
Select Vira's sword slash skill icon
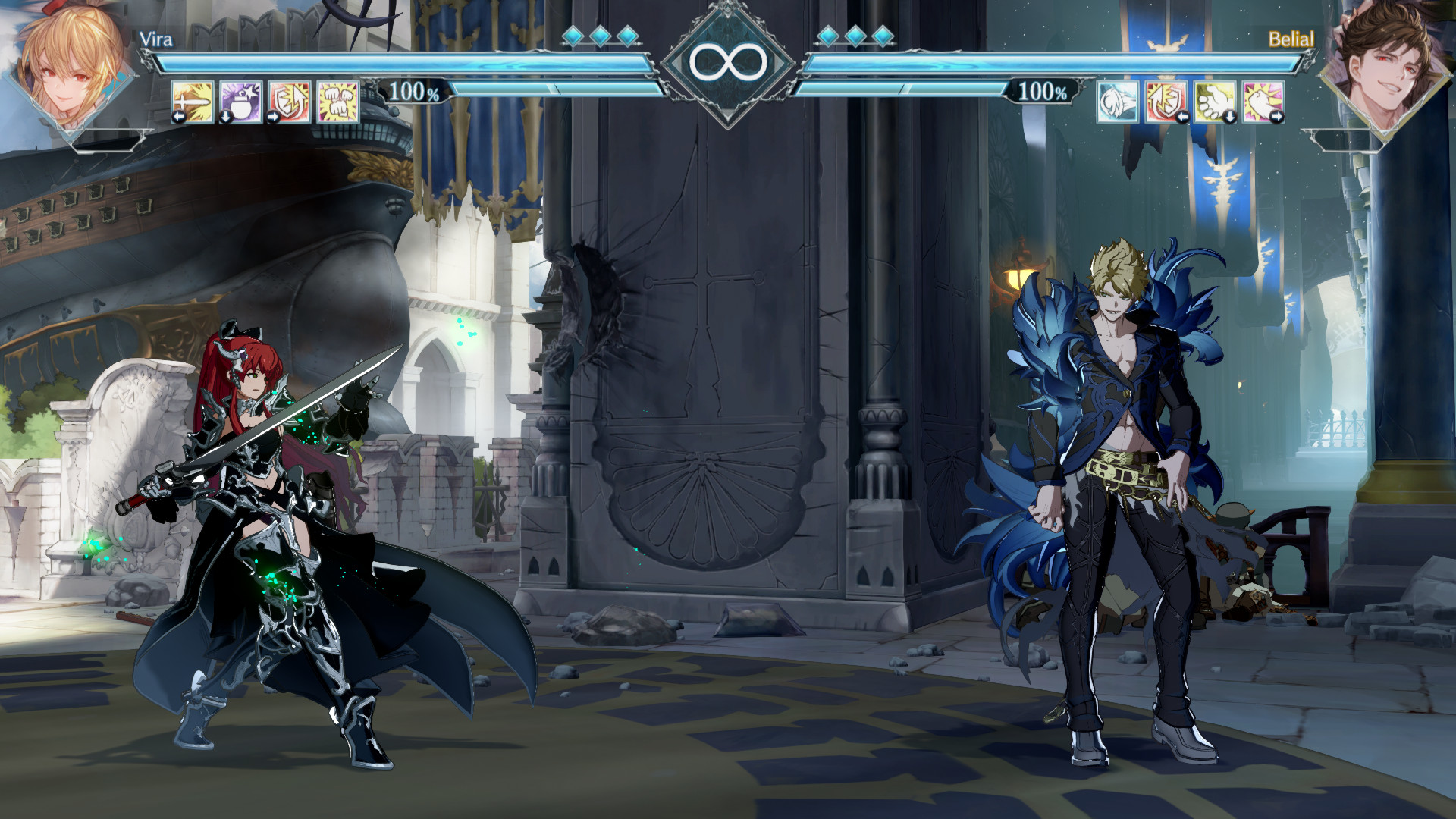[193, 102]
